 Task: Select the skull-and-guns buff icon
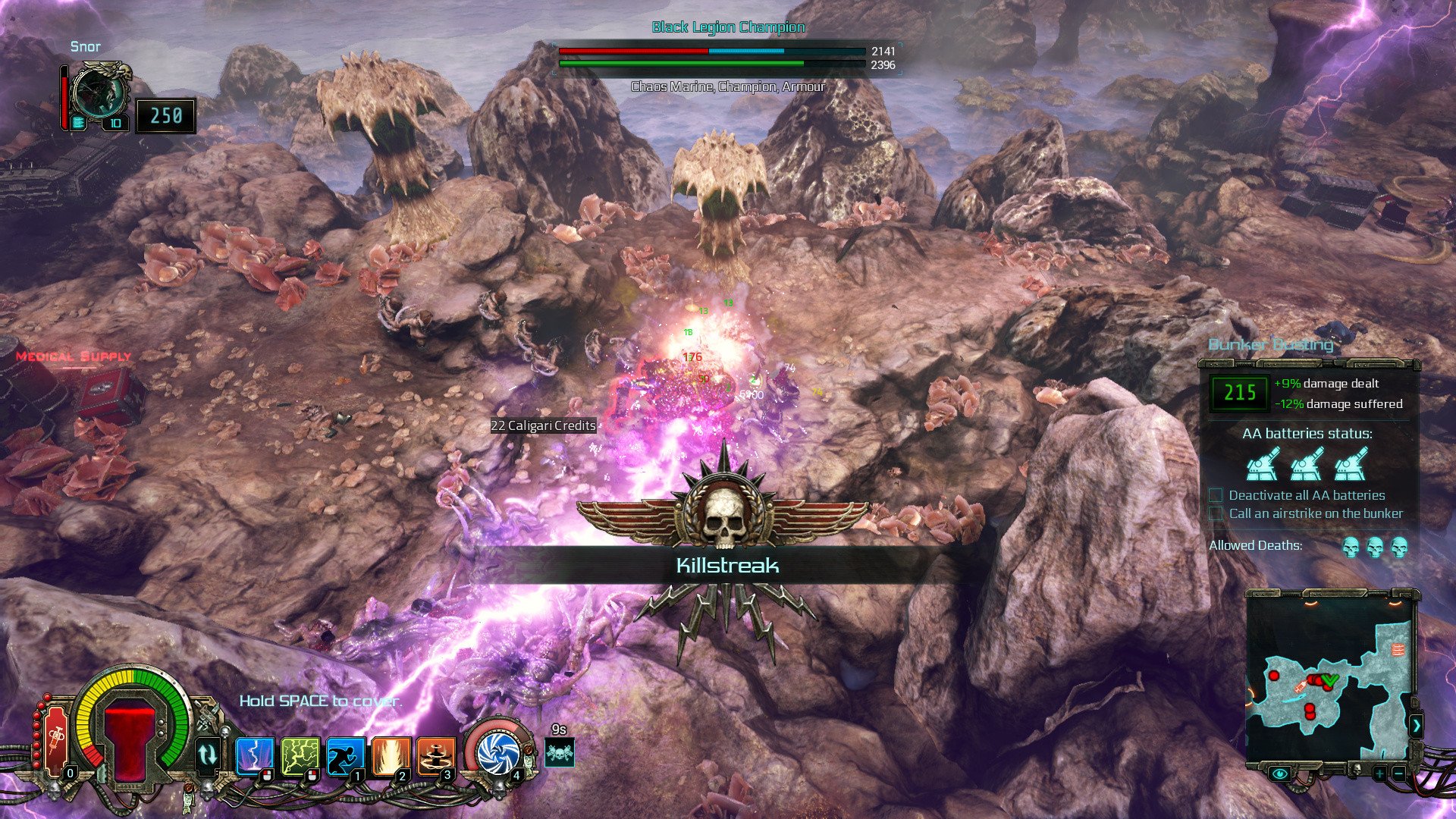coord(560,753)
